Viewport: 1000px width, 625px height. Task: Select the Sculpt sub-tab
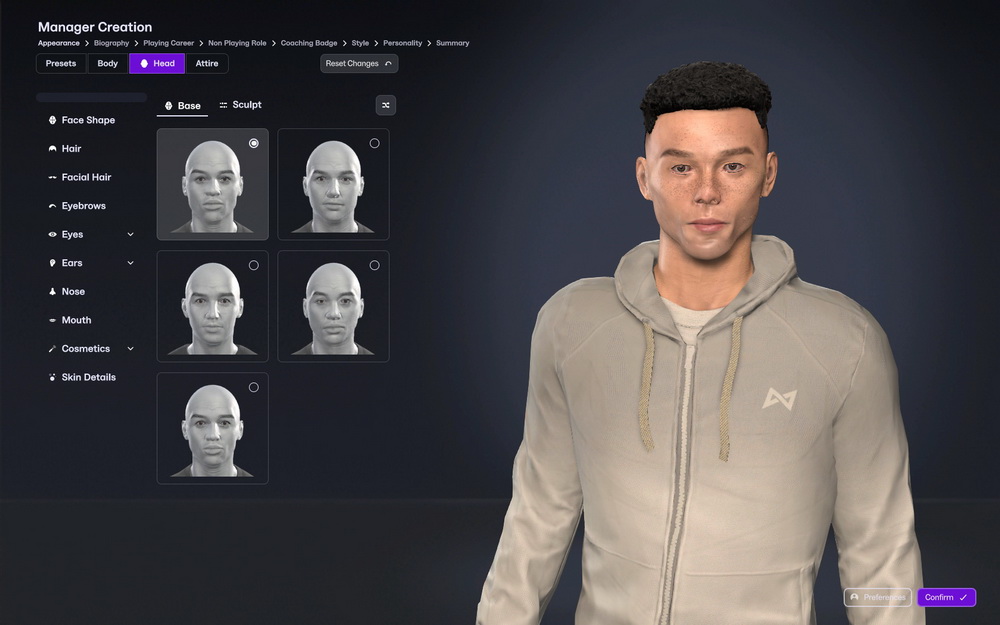click(x=240, y=105)
